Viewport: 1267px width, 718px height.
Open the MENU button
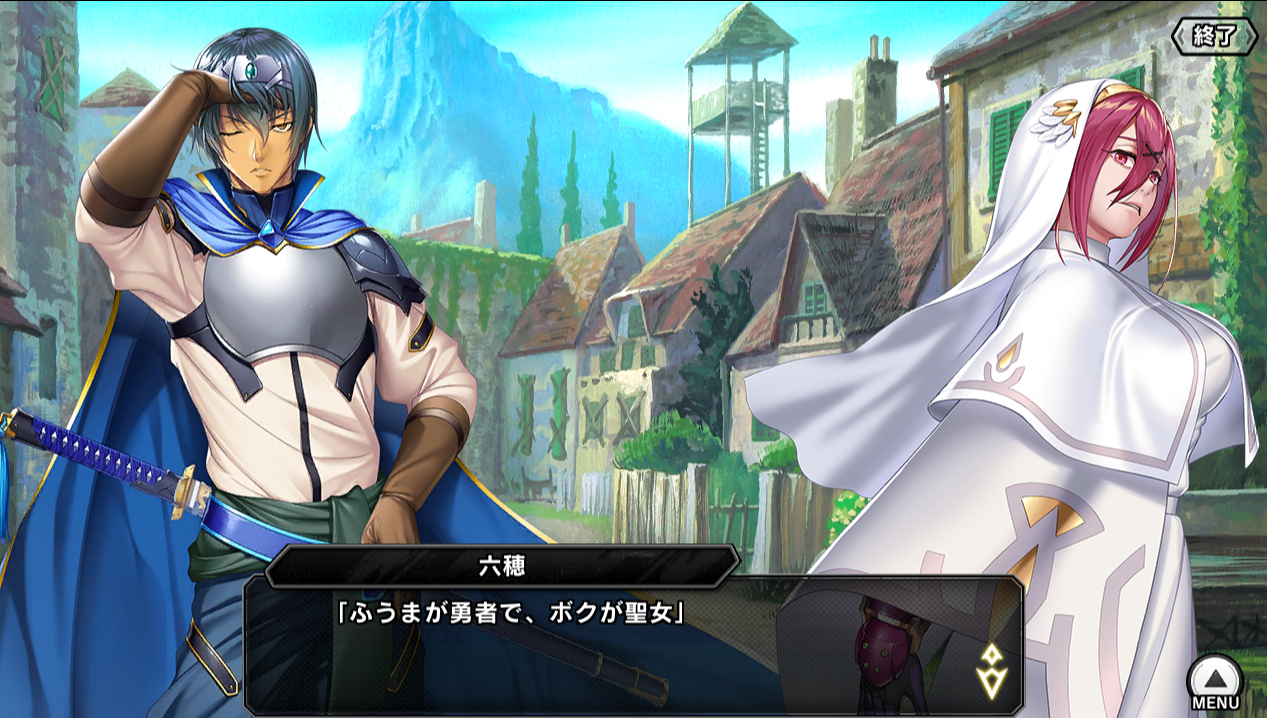click(x=1215, y=682)
